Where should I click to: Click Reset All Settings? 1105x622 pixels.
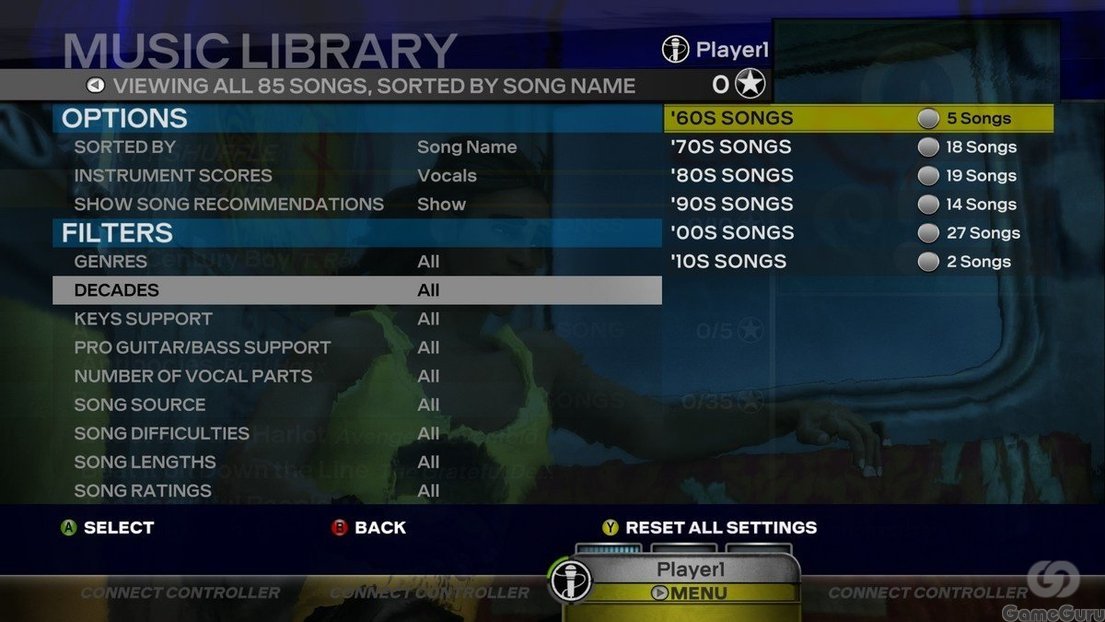[720, 527]
